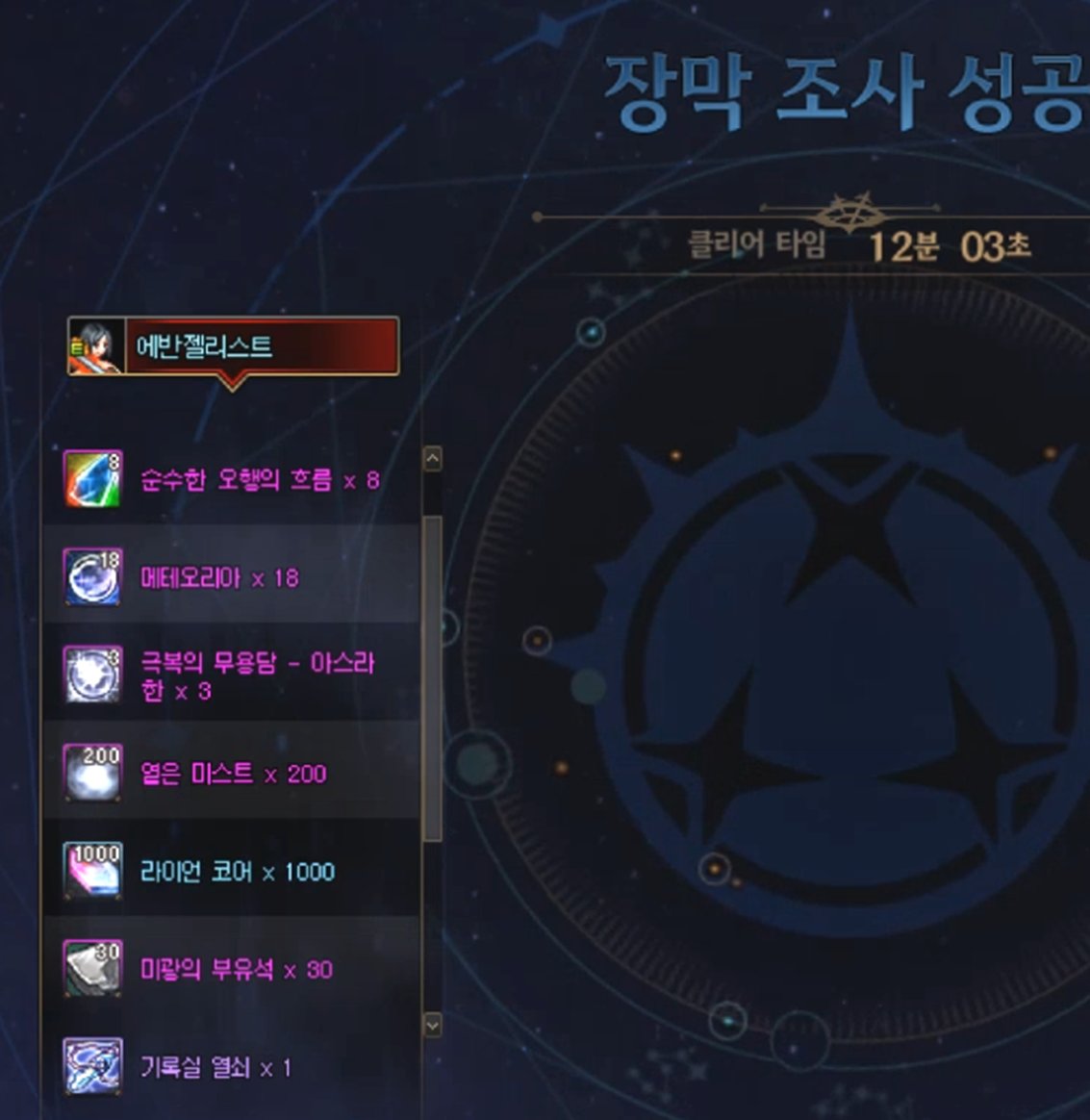Select the 옅은 미스트 x 200 reward
1090x1120 pixels.
click(x=233, y=774)
